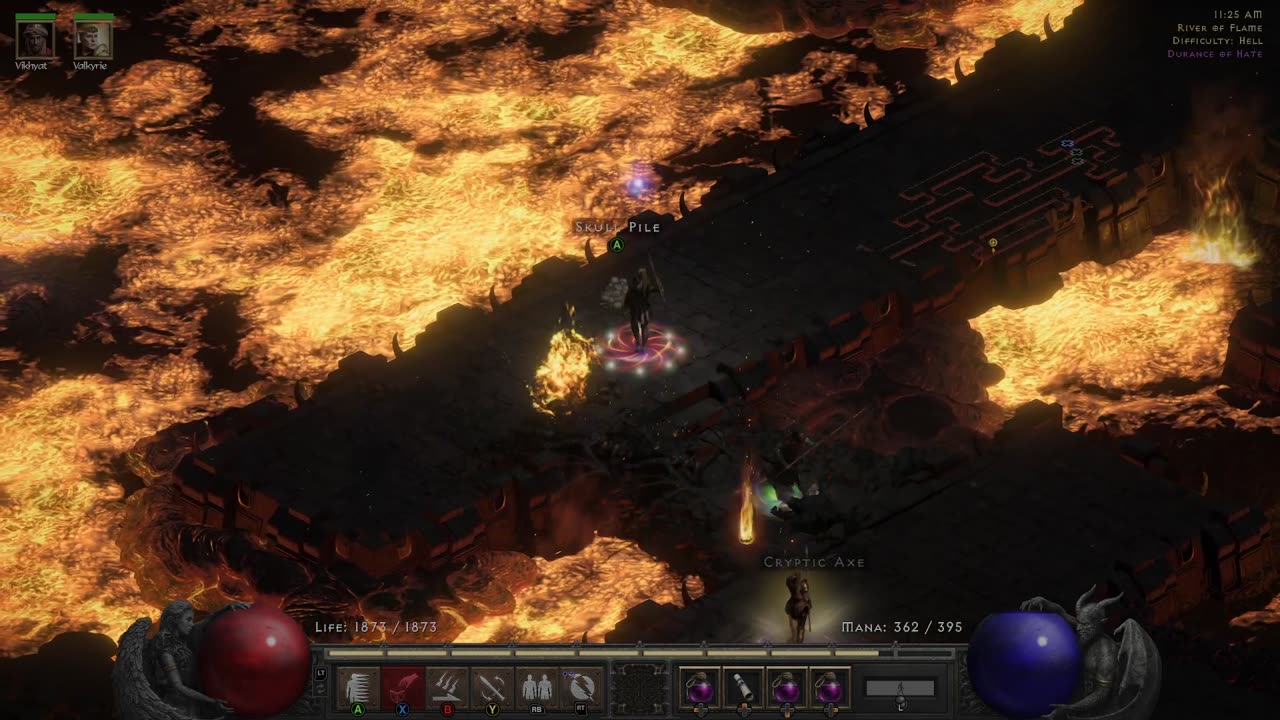
Task: Cast the two-figures summon skill
Action: click(537, 688)
